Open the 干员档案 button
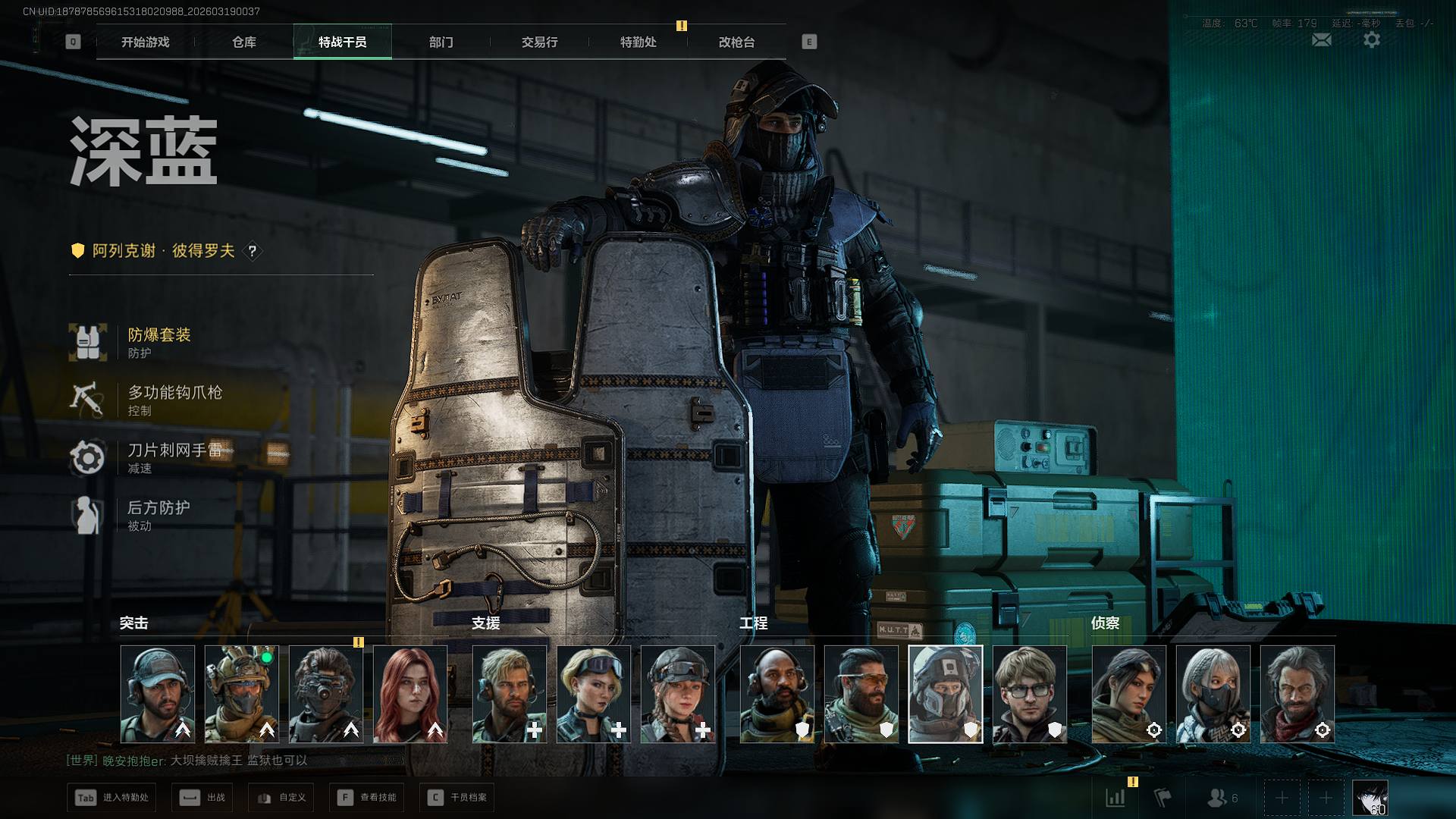The width and height of the screenshot is (1456, 819). click(457, 798)
